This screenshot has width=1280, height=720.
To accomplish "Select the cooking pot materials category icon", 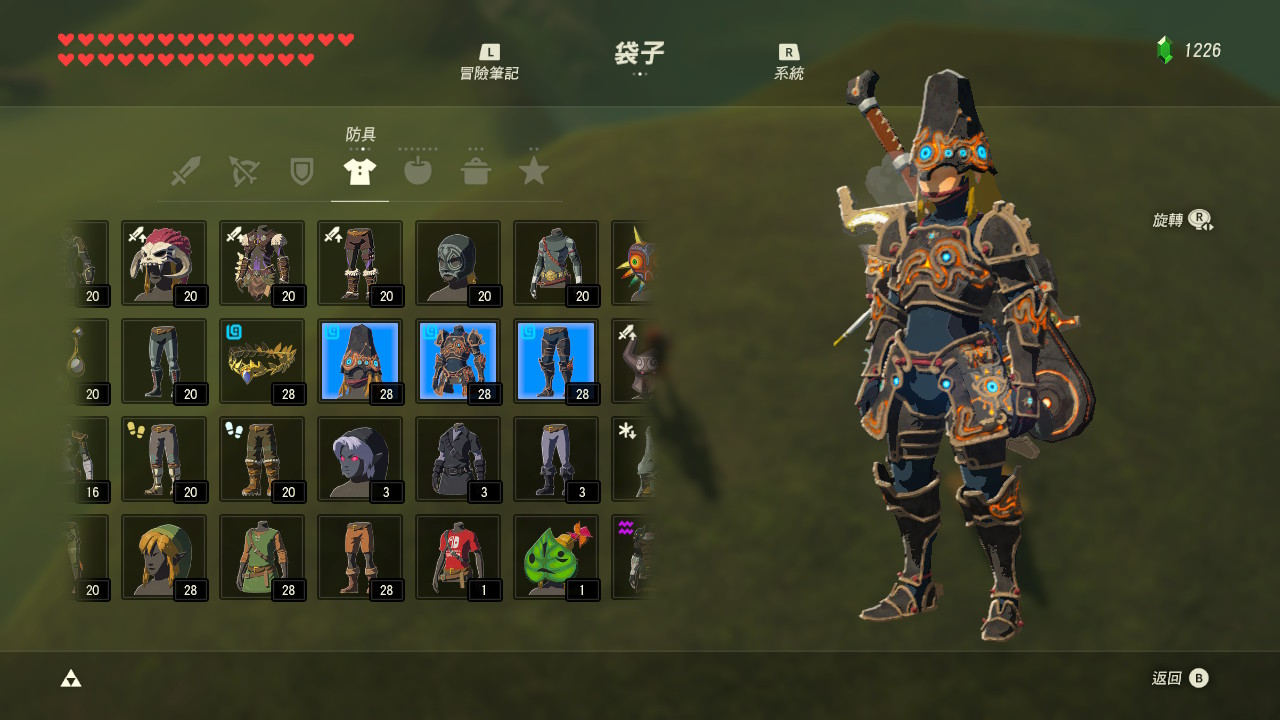I will coord(476,170).
